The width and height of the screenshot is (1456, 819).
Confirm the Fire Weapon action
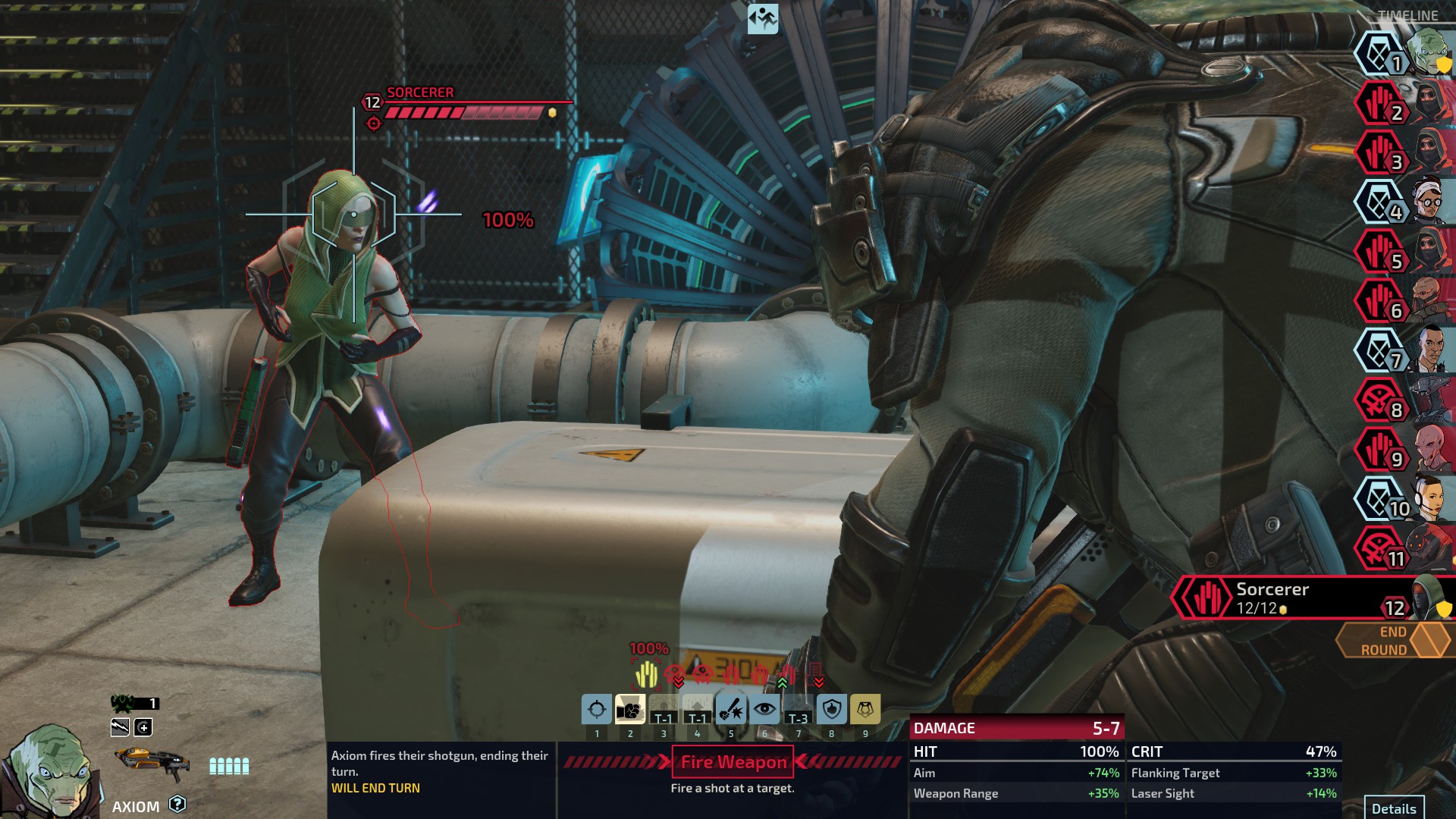click(x=733, y=762)
